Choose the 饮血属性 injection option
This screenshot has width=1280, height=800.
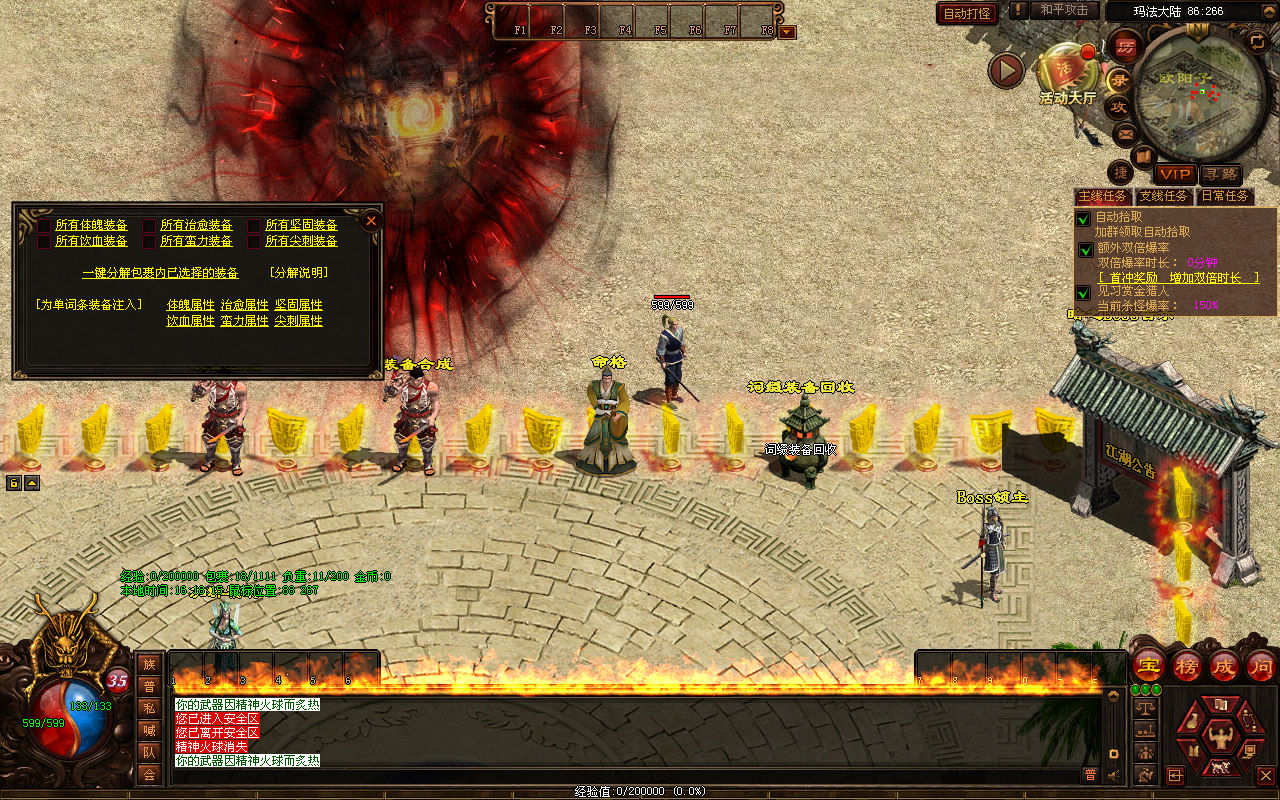190,321
